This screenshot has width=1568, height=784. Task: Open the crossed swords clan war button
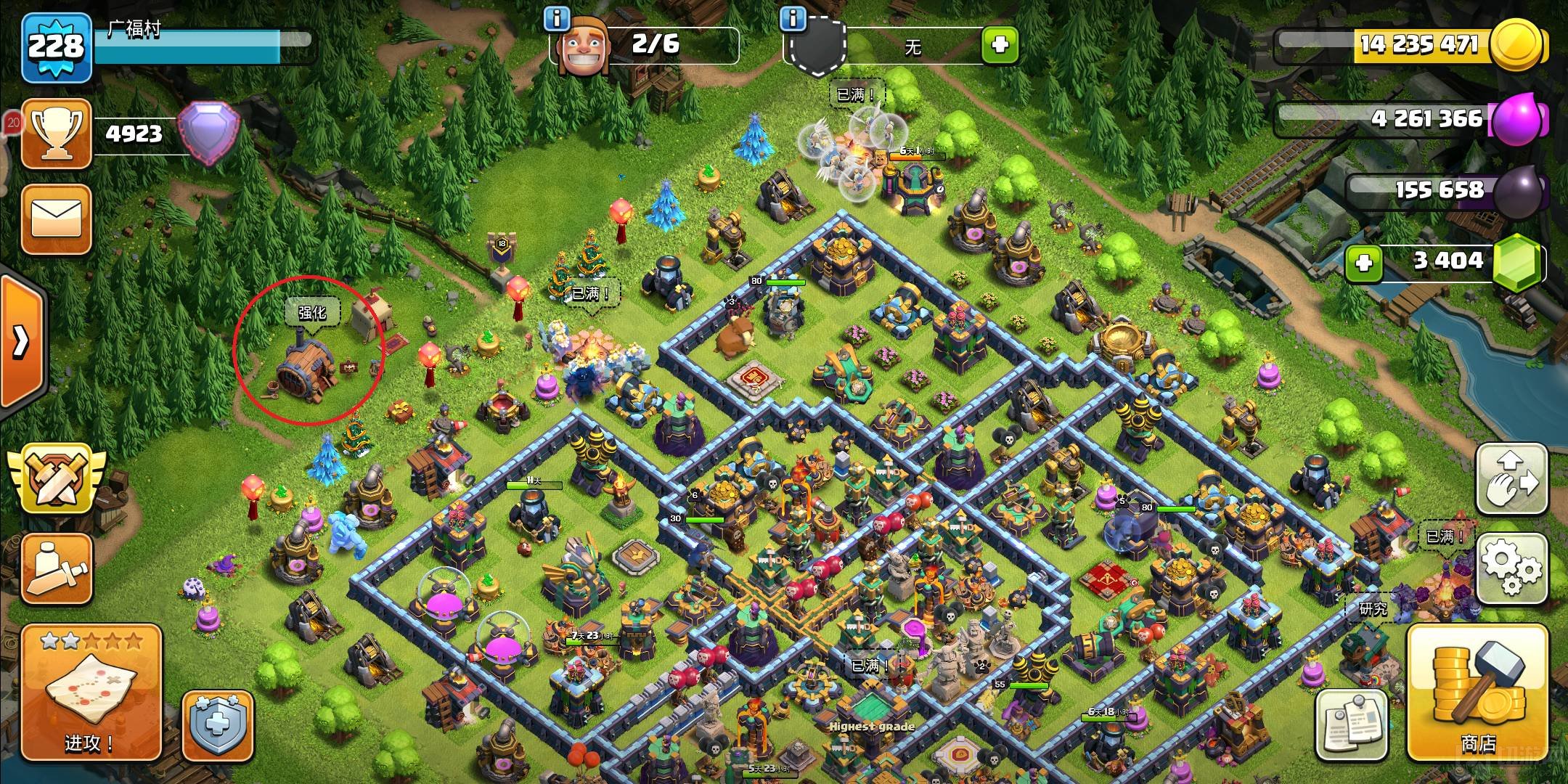(57, 479)
